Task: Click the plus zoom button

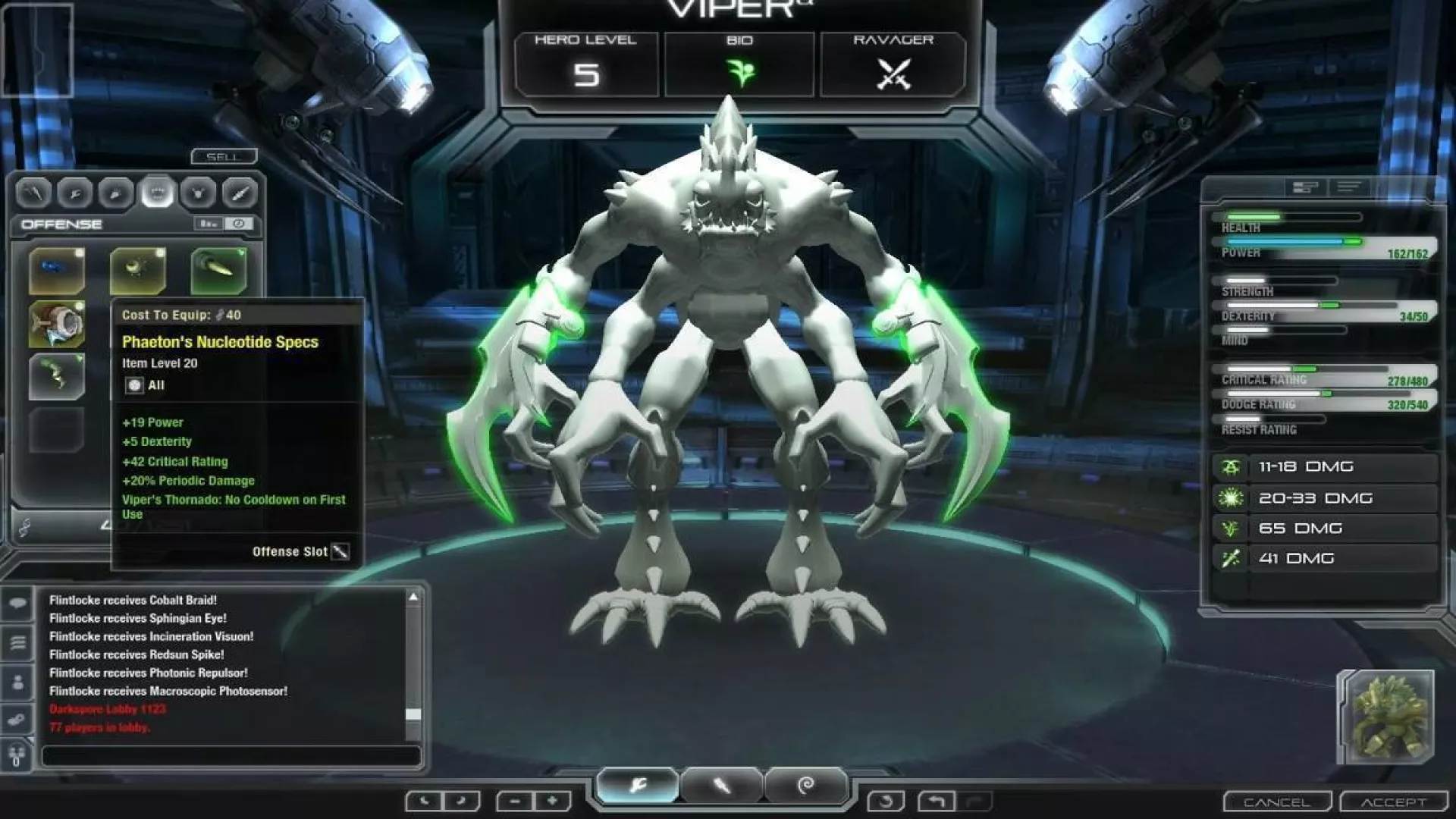Action: tap(552, 801)
